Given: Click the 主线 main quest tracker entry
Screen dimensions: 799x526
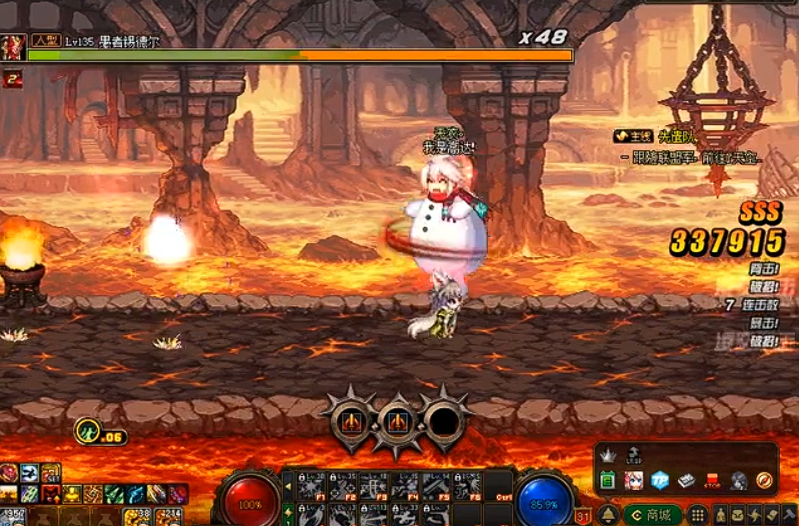Looking at the screenshot, I should pos(634,135).
